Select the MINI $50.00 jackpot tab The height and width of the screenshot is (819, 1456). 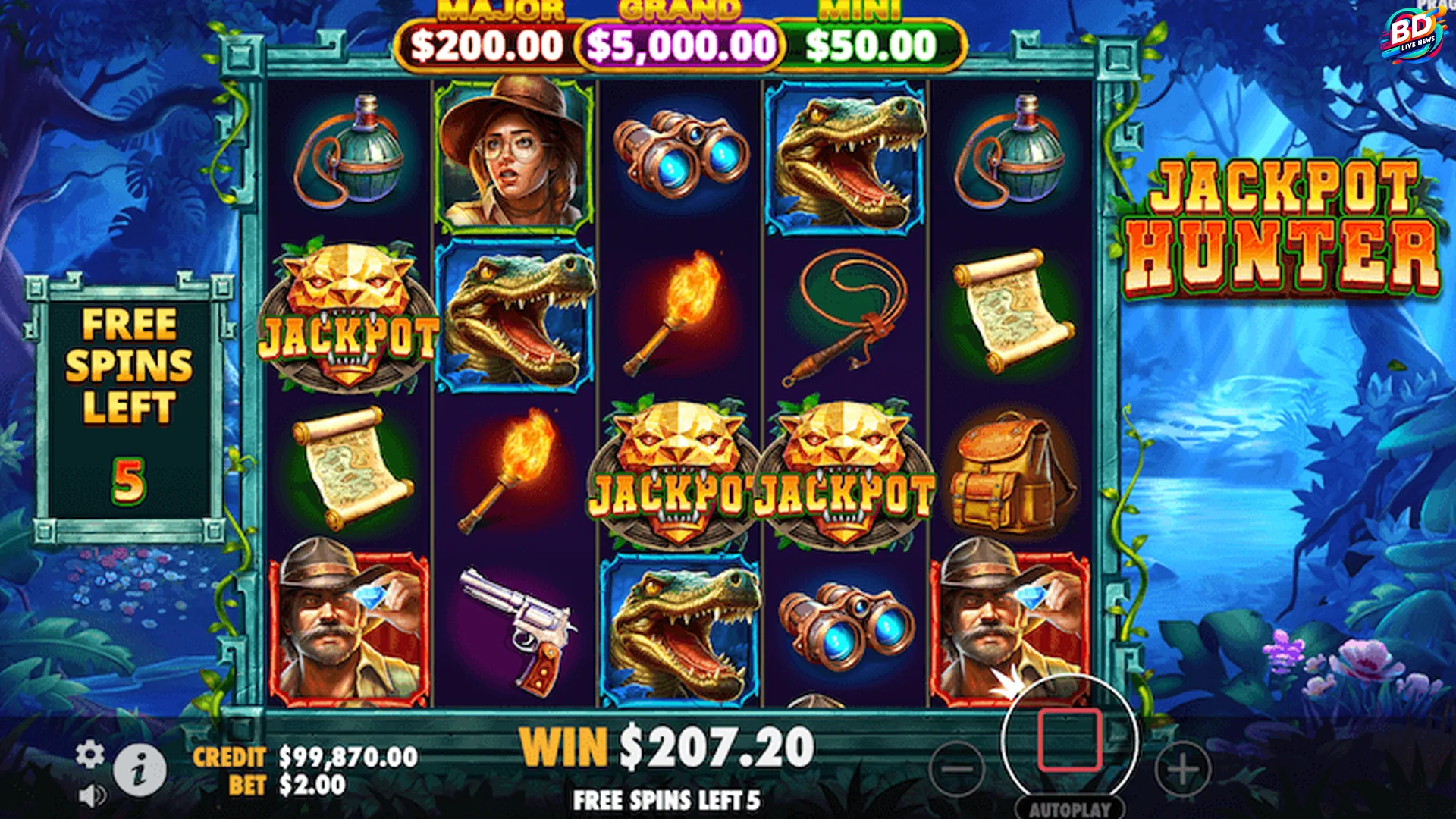pyautogui.click(x=872, y=44)
